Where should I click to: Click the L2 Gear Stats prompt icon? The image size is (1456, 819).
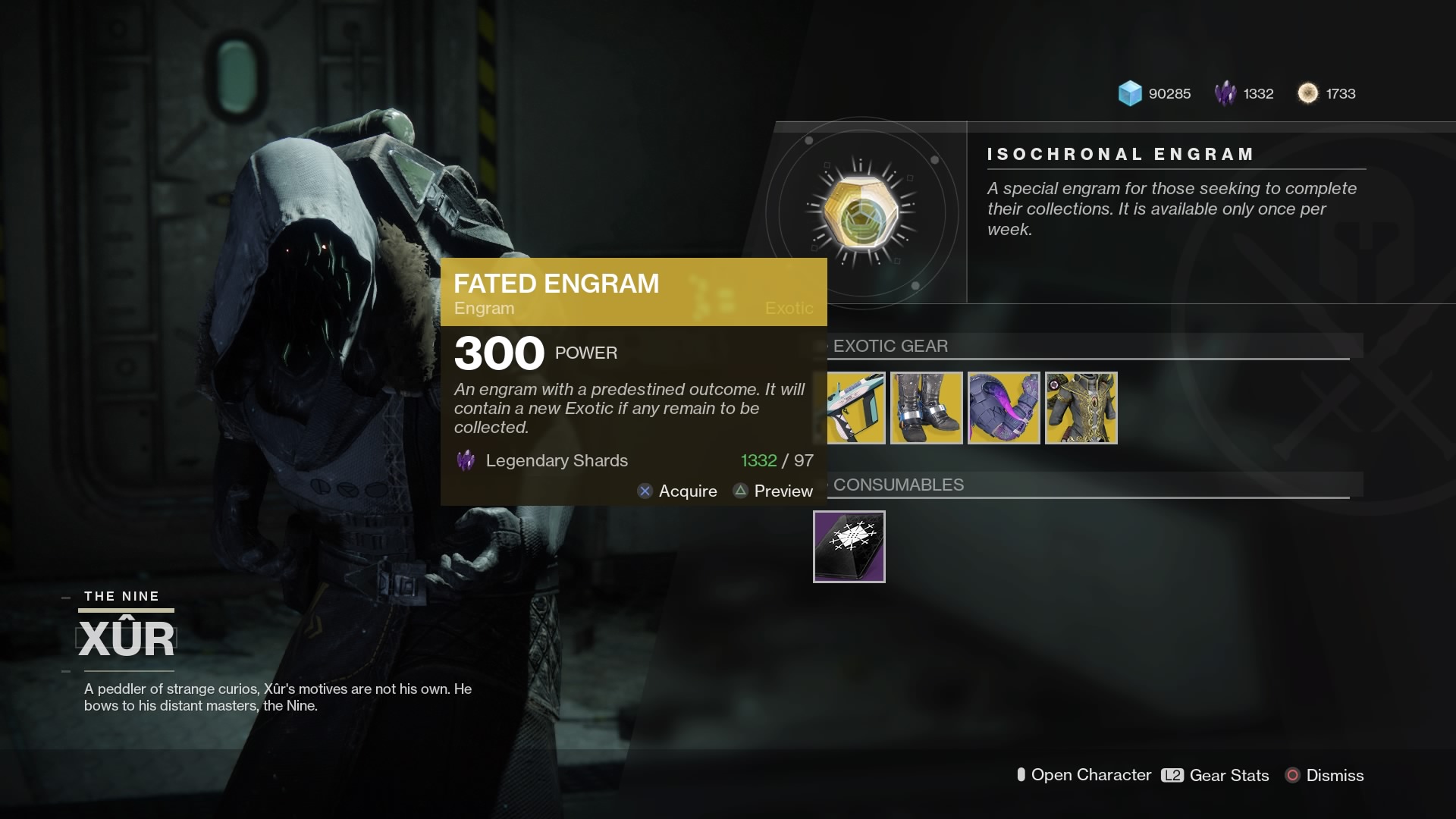click(1171, 776)
